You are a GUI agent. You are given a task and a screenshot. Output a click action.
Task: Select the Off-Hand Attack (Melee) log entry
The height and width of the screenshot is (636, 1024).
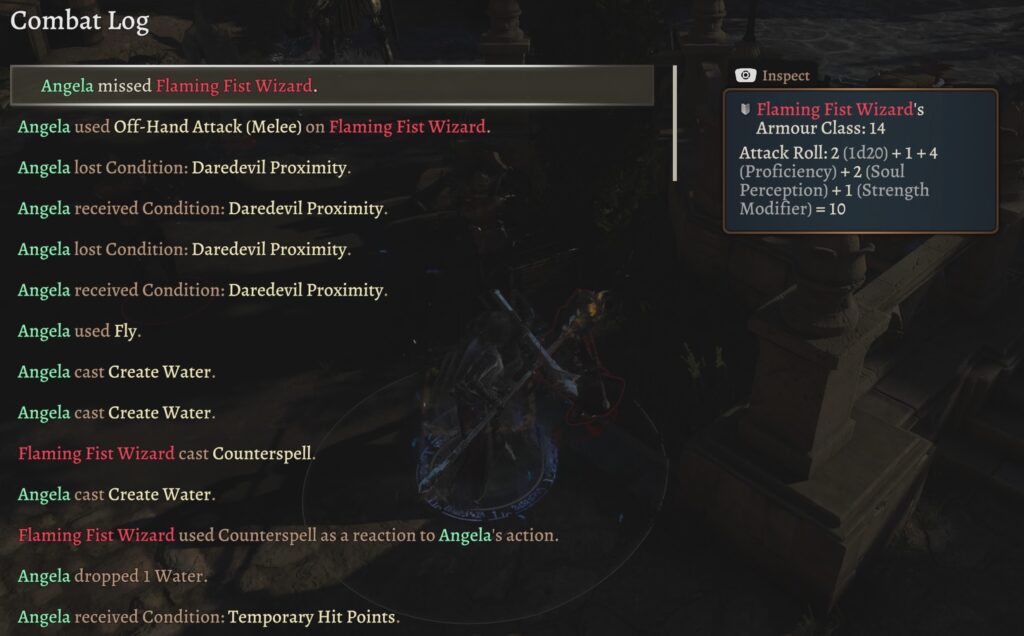(x=254, y=127)
